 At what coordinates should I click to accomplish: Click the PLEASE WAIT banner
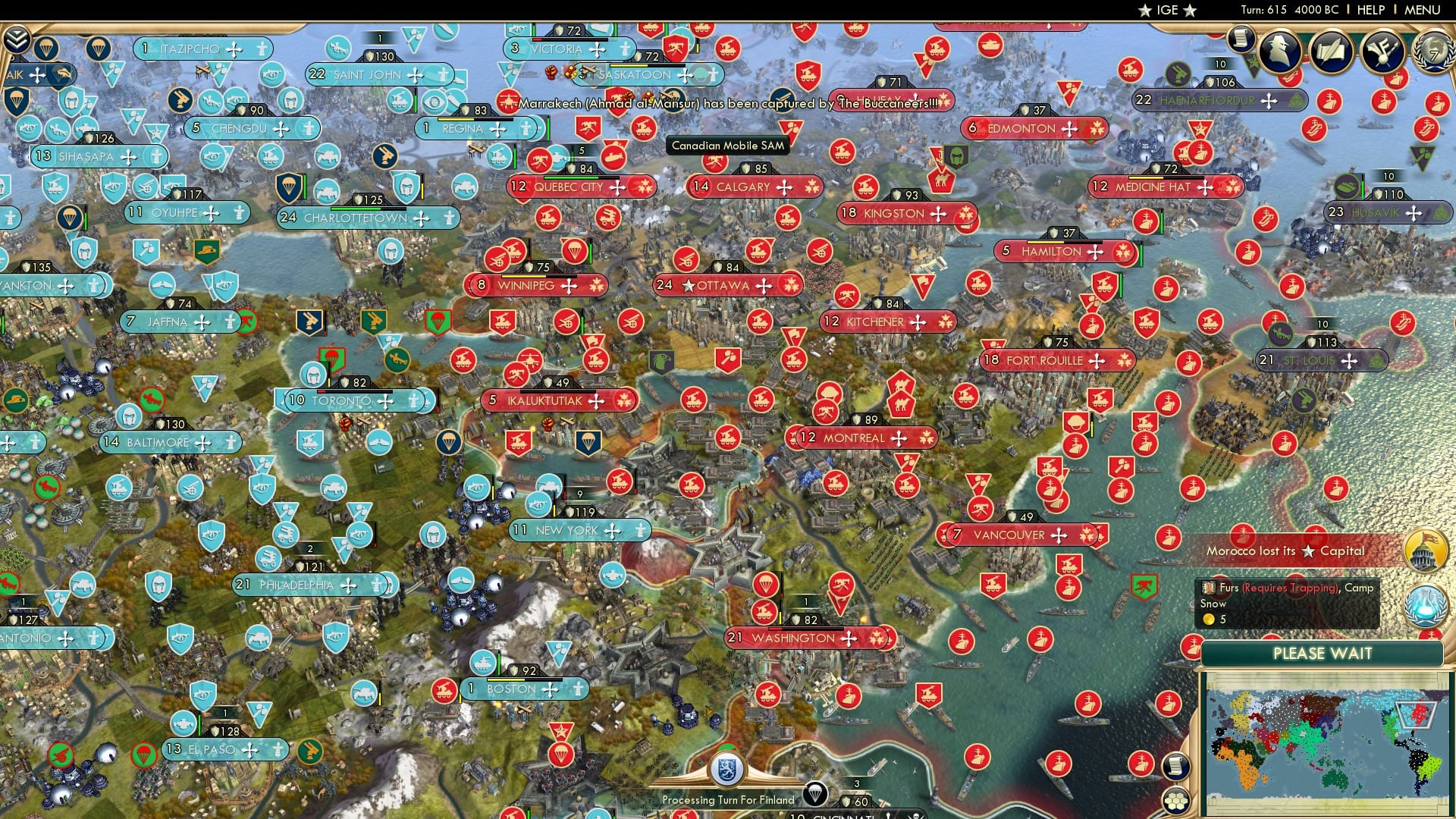1324,653
